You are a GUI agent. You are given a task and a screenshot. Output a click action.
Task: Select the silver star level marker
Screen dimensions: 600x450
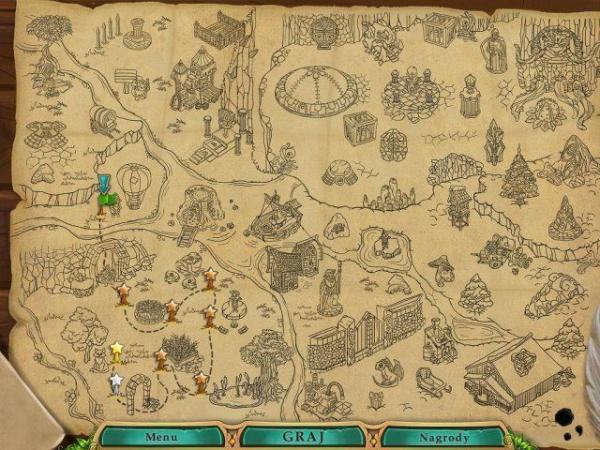115,381
